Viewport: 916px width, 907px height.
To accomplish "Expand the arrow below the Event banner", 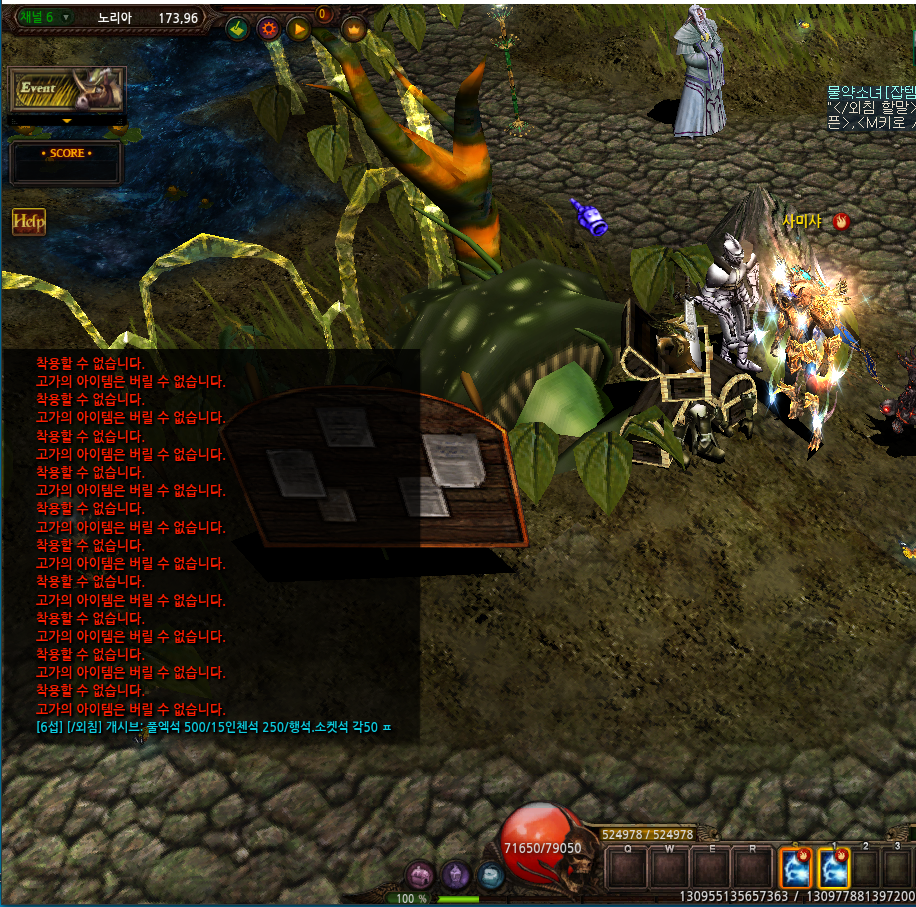I will (x=67, y=121).
